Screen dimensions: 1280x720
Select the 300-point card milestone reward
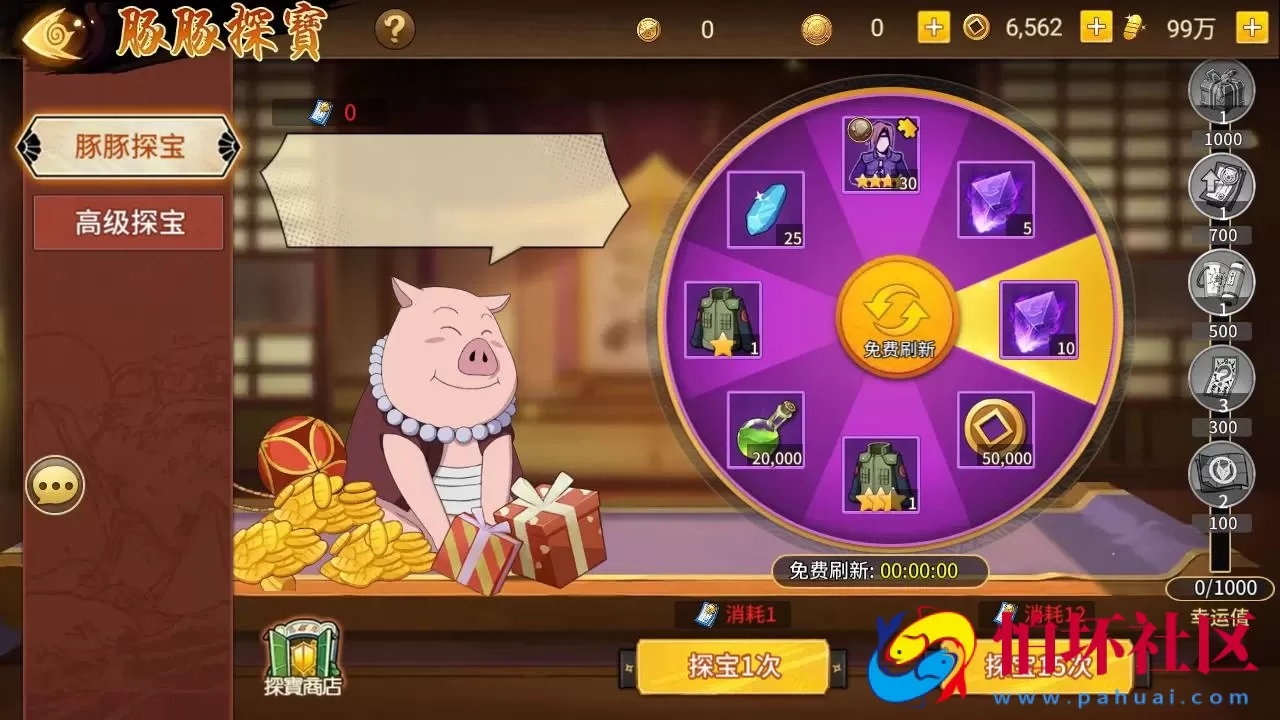pos(1222,378)
